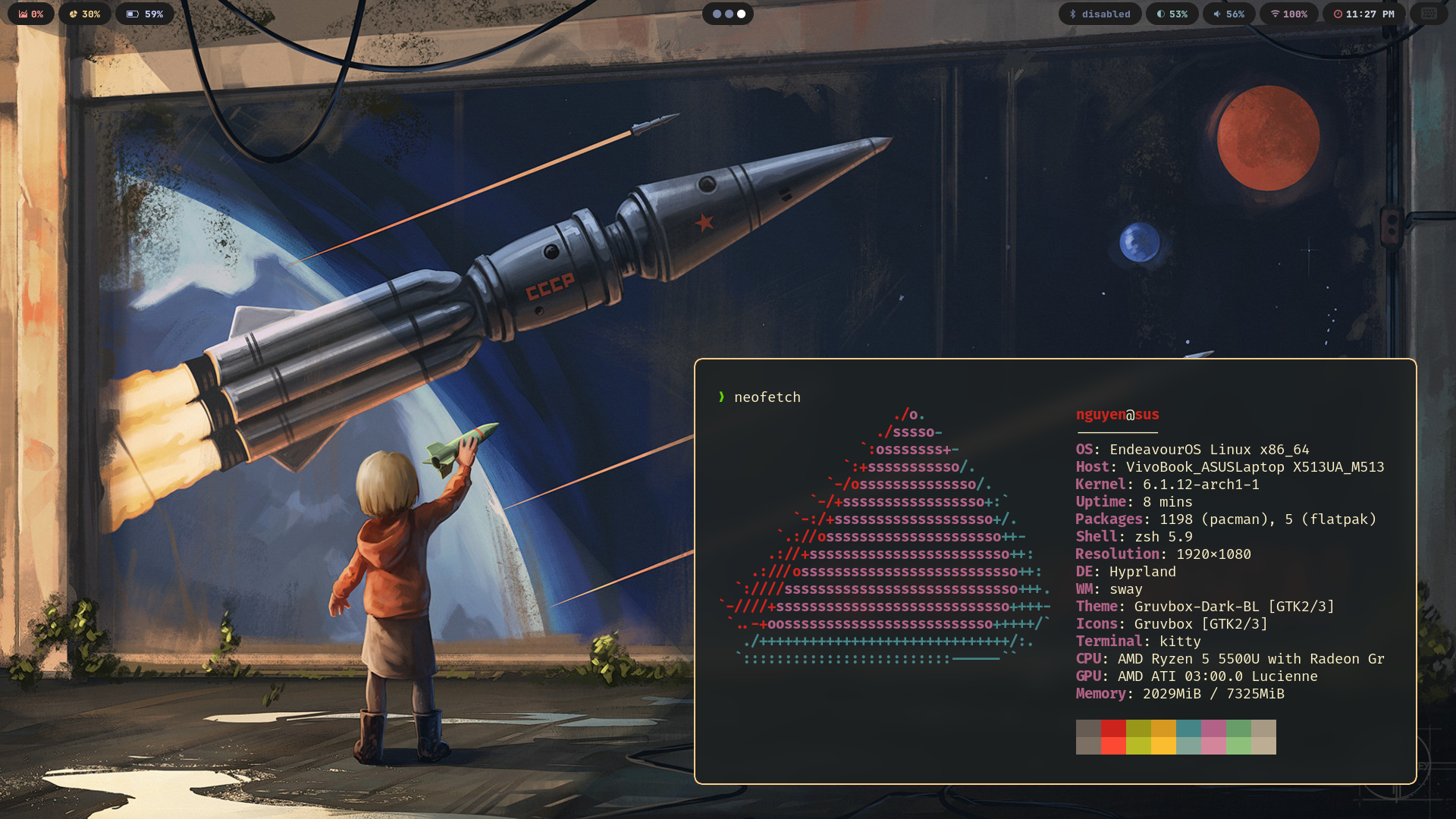This screenshot has width=1456, height=819.
Task: Show the calendar from the clock
Action: point(1363,14)
